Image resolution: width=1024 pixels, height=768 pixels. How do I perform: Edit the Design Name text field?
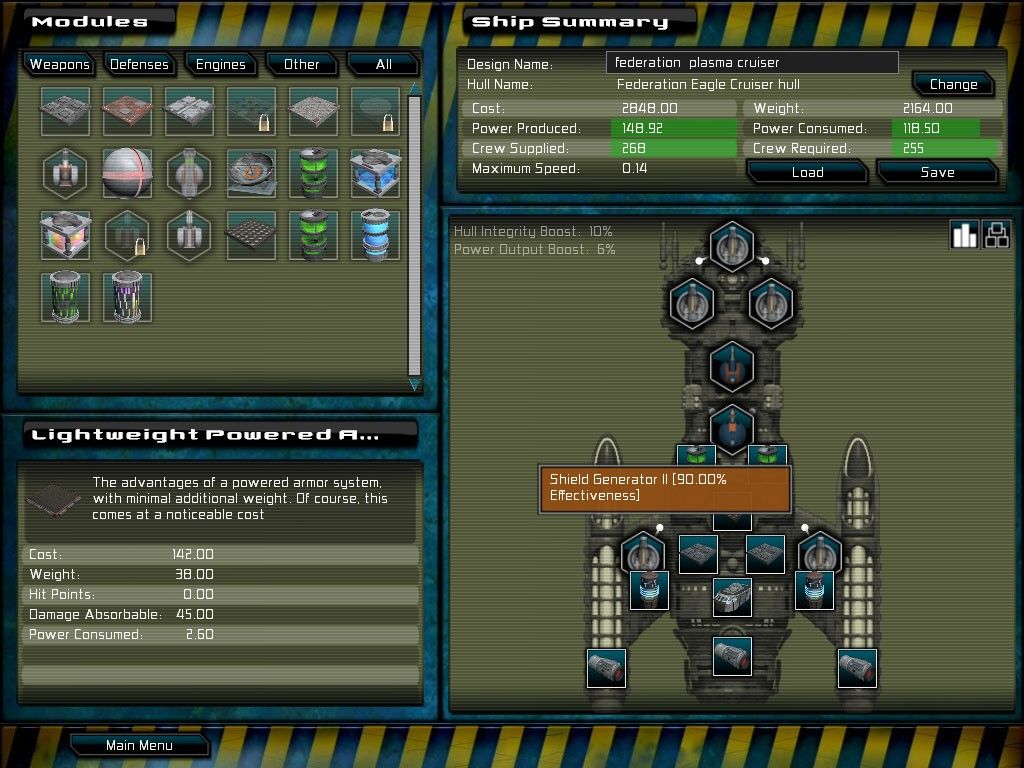click(x=752, y=62)
